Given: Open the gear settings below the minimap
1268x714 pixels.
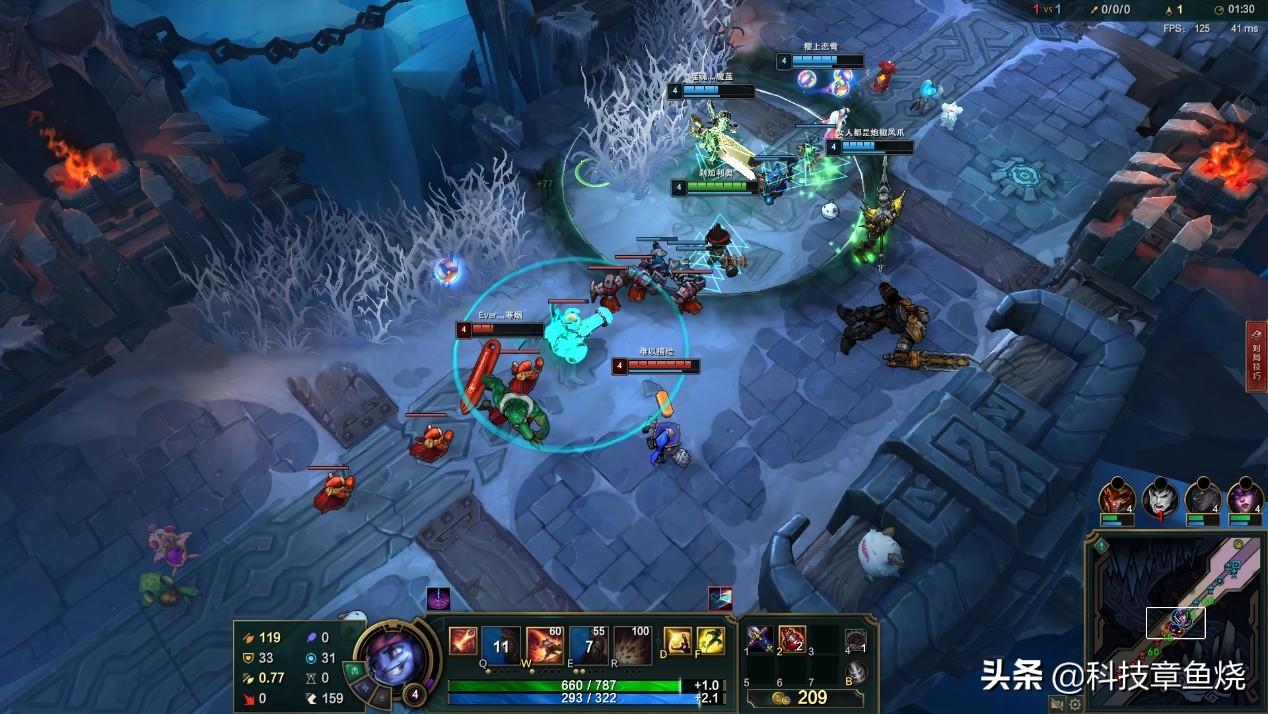Looking at the screenshot, I should coord(1075,704).
